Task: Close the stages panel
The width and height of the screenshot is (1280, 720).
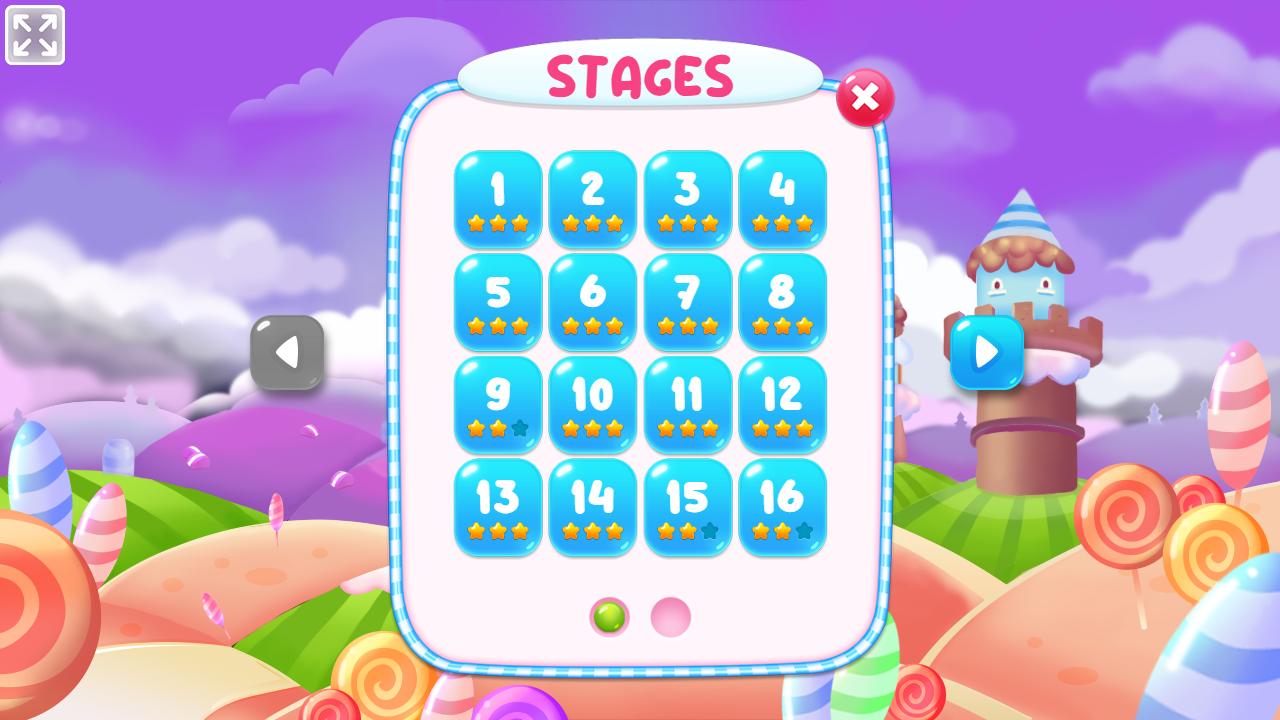Action: [x=865, y=98]
